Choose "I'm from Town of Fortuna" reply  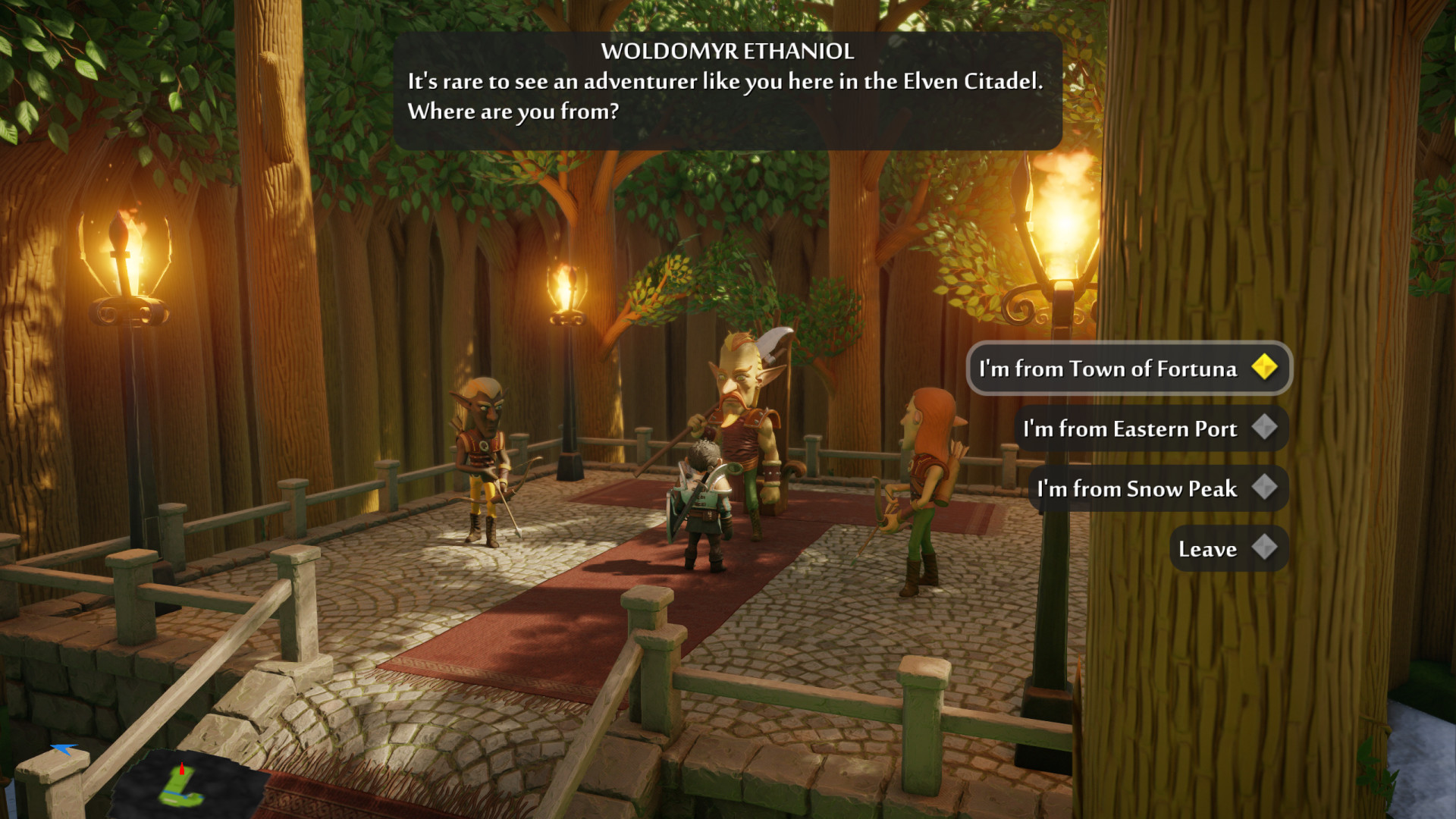pos(1128,369)
